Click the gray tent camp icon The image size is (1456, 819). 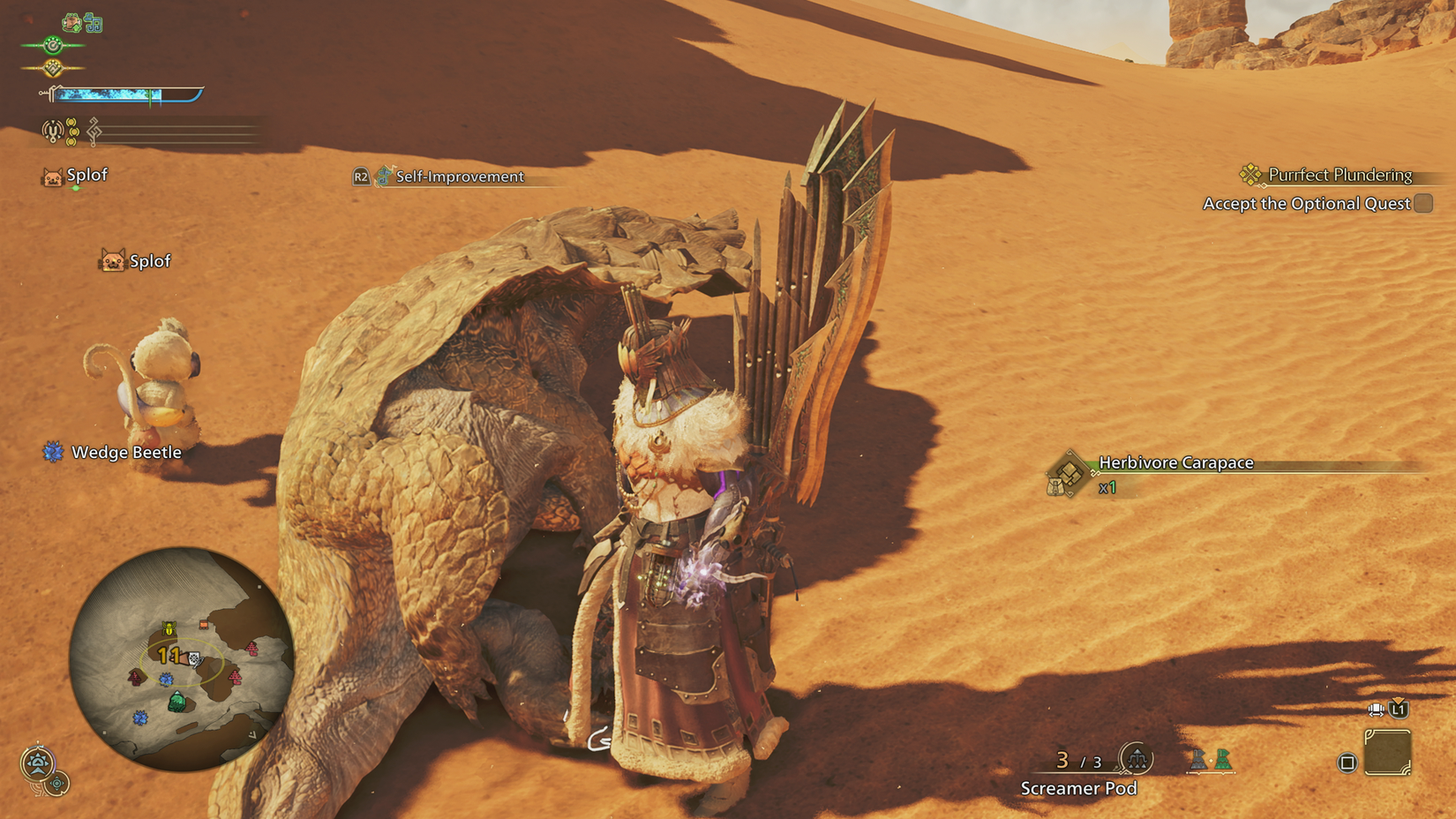point(1198,760)
